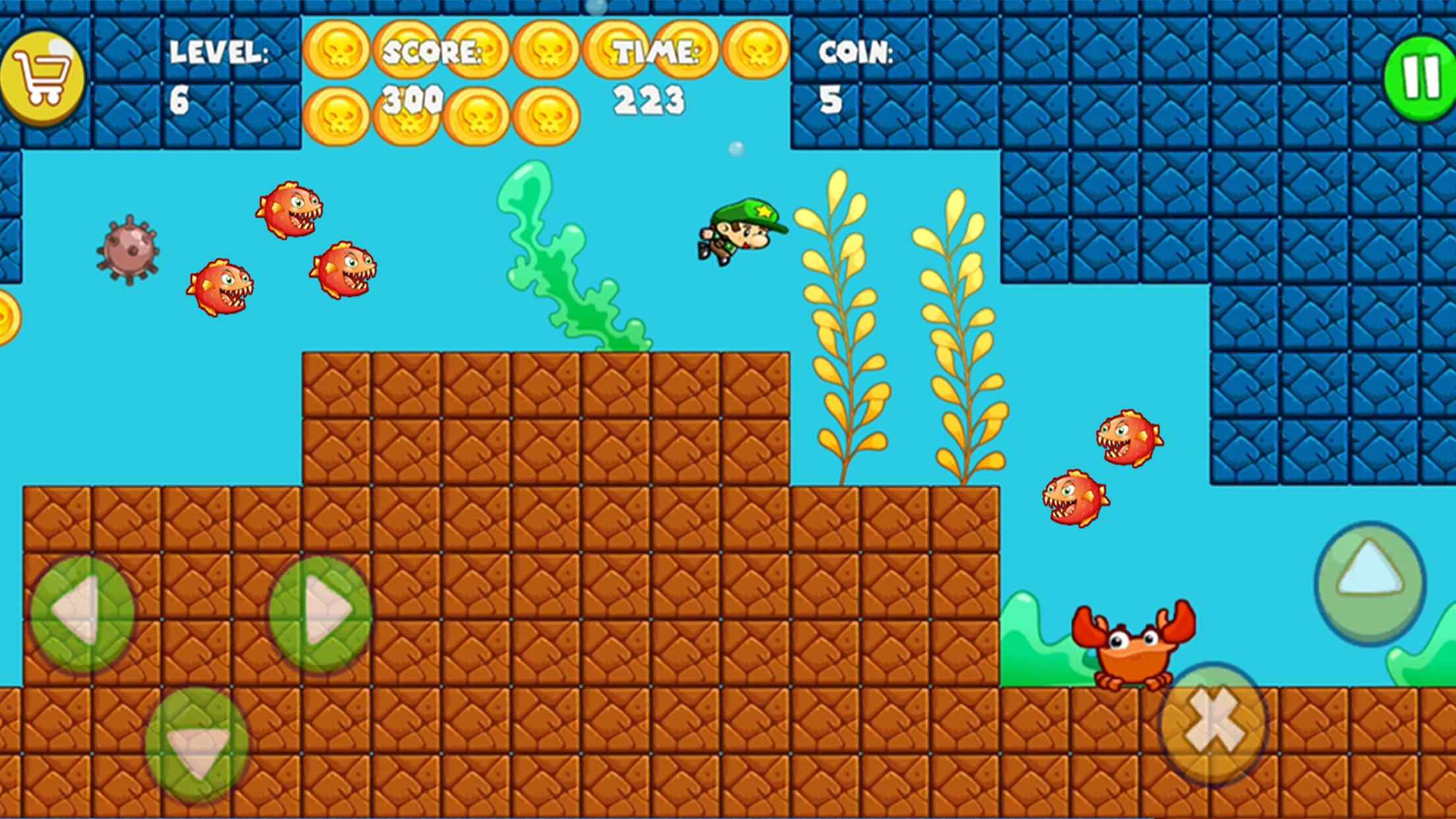Tap the left arrow movement button

(x=82, y=613)
